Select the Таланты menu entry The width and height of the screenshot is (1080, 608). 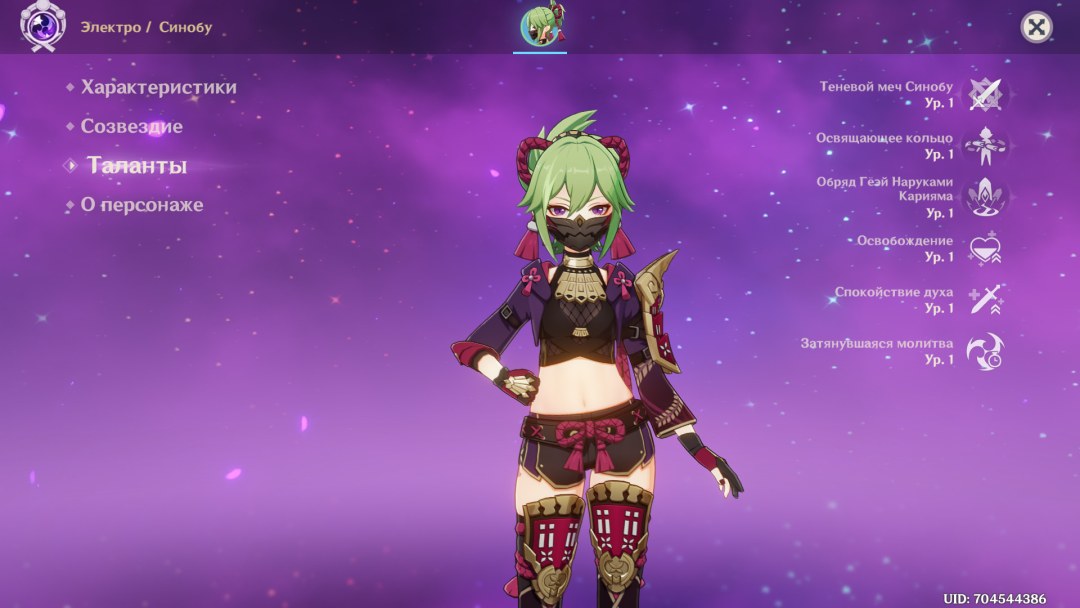click(136, 166)
